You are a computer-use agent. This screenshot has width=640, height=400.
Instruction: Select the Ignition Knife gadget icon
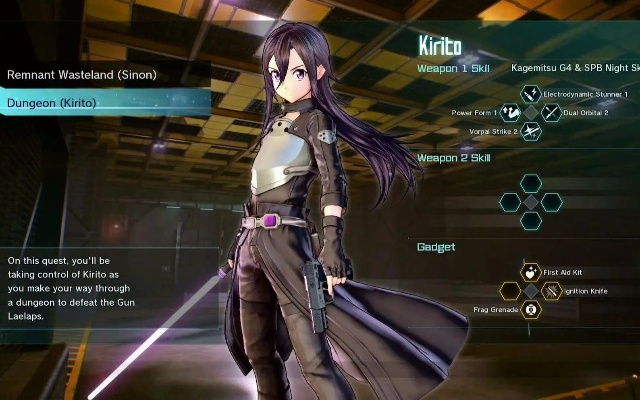click(551, 291)
